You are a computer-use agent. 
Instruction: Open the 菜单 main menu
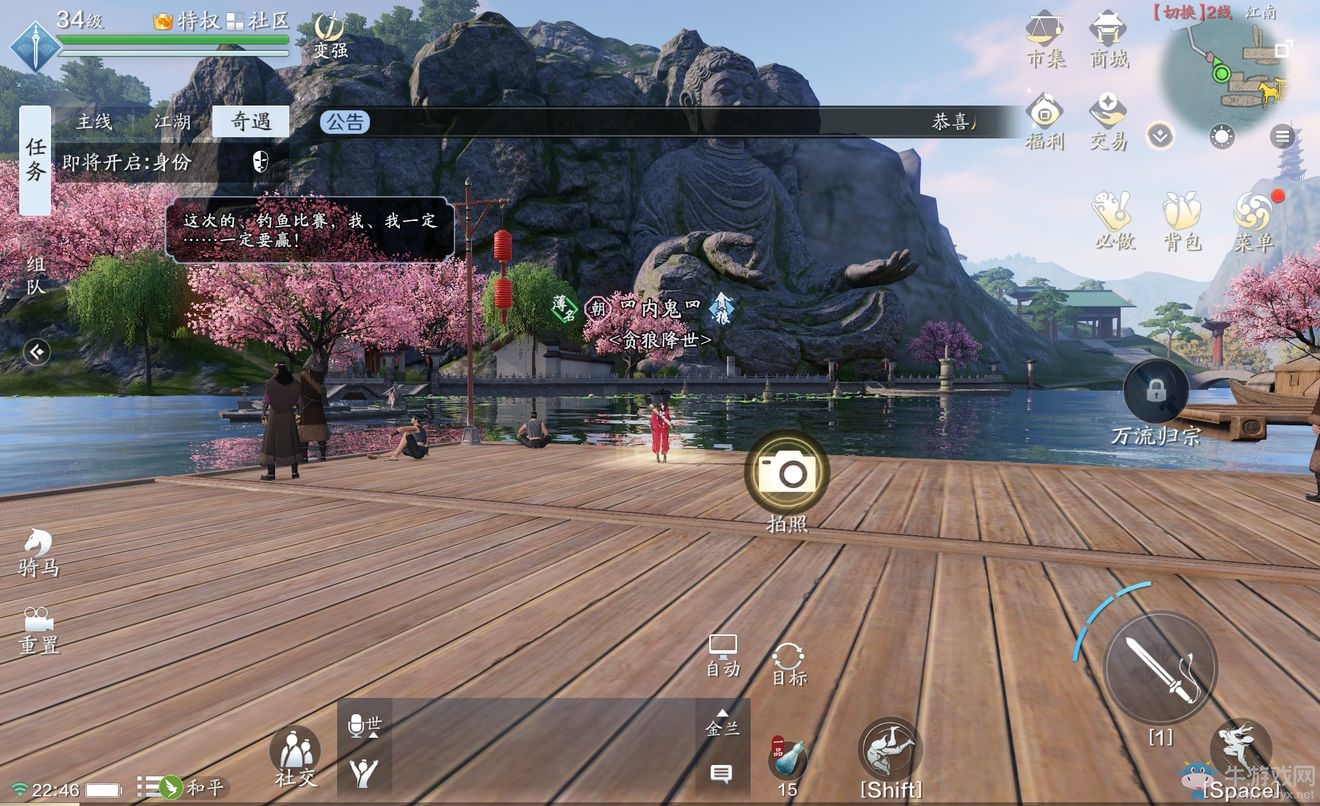(x=1252, y=220)
